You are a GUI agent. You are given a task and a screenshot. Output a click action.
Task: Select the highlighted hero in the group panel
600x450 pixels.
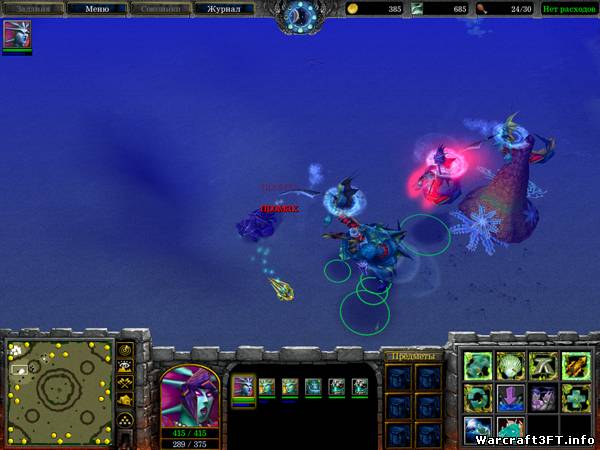[243, 386]
